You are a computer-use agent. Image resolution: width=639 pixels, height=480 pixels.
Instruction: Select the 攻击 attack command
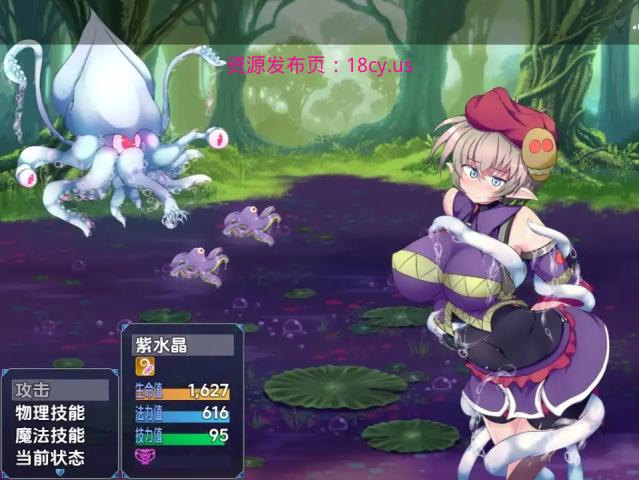(58, 390)
